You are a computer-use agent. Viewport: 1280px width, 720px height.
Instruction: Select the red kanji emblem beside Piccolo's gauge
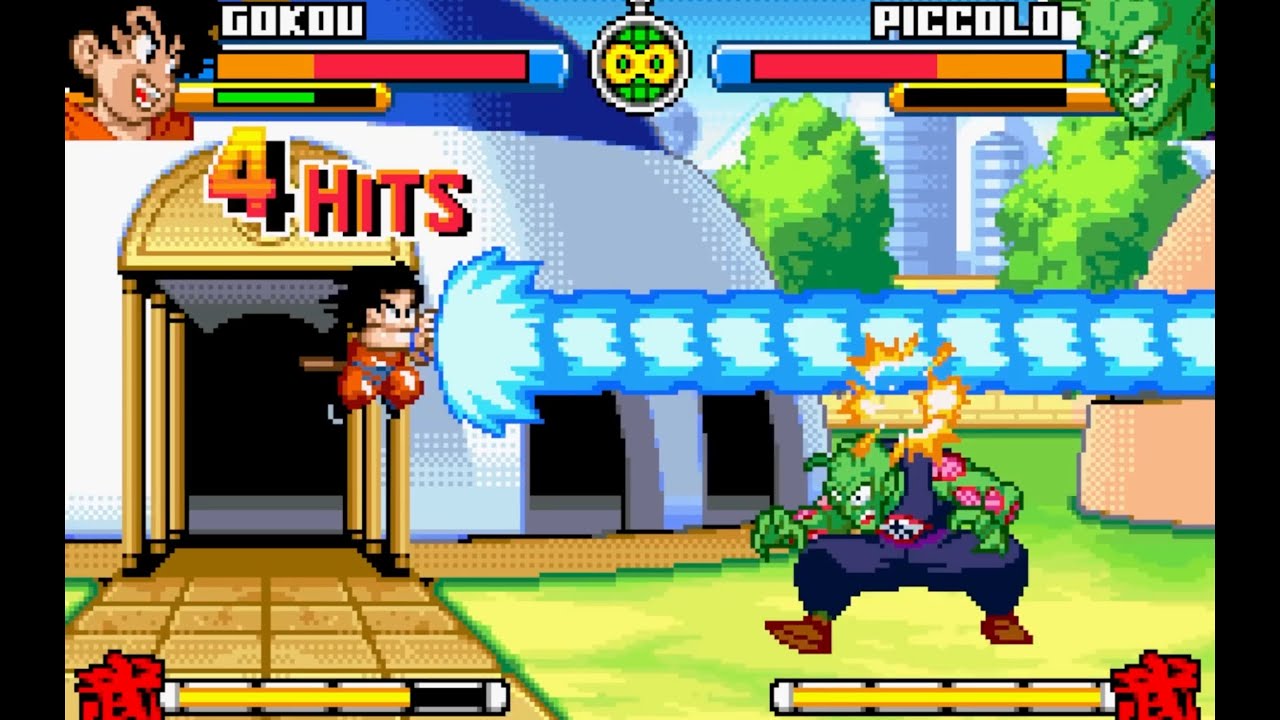coord(1156,687)
